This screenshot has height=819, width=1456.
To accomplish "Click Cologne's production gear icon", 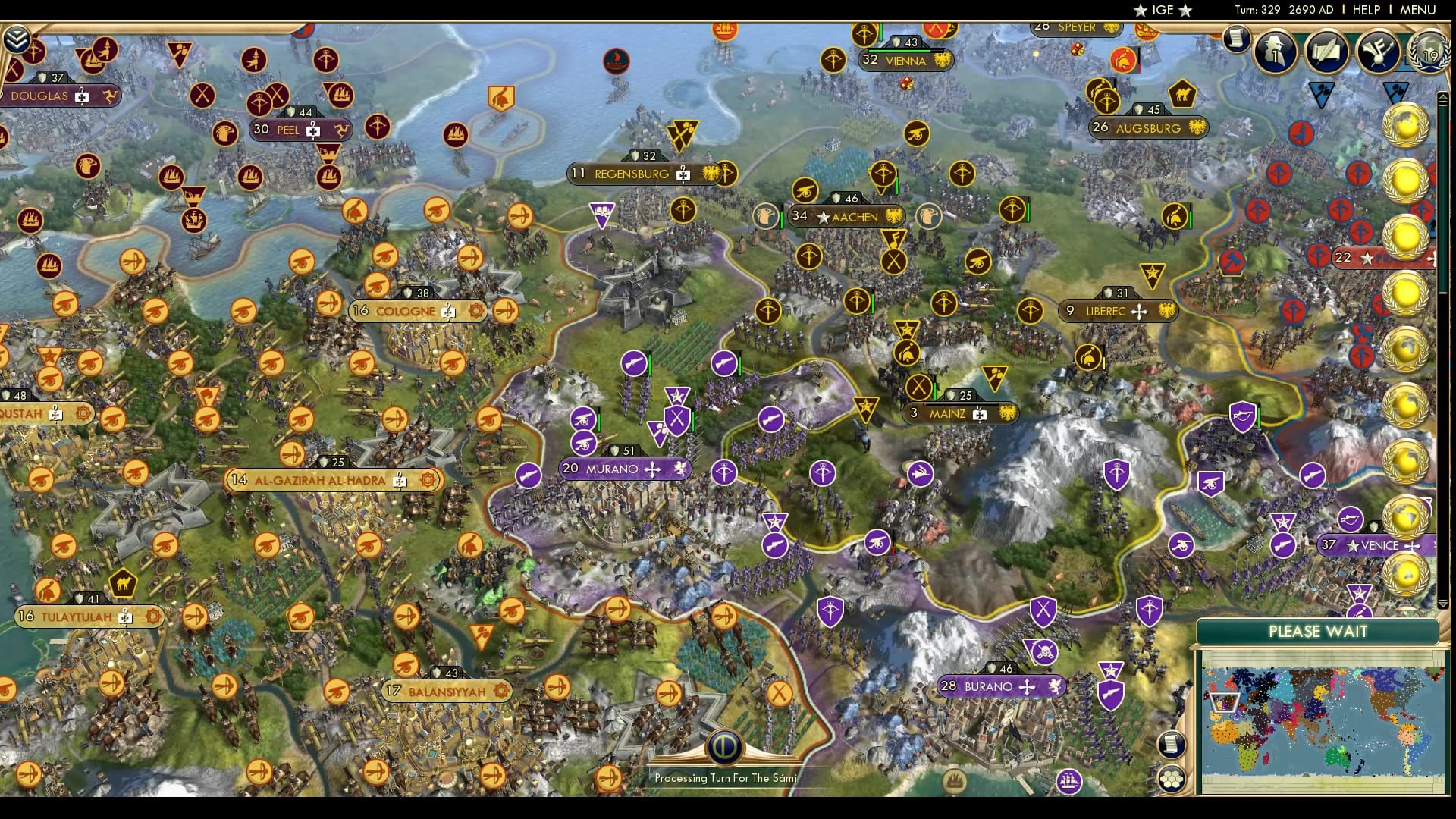I will pyautogui.click(x=475, y=312).
